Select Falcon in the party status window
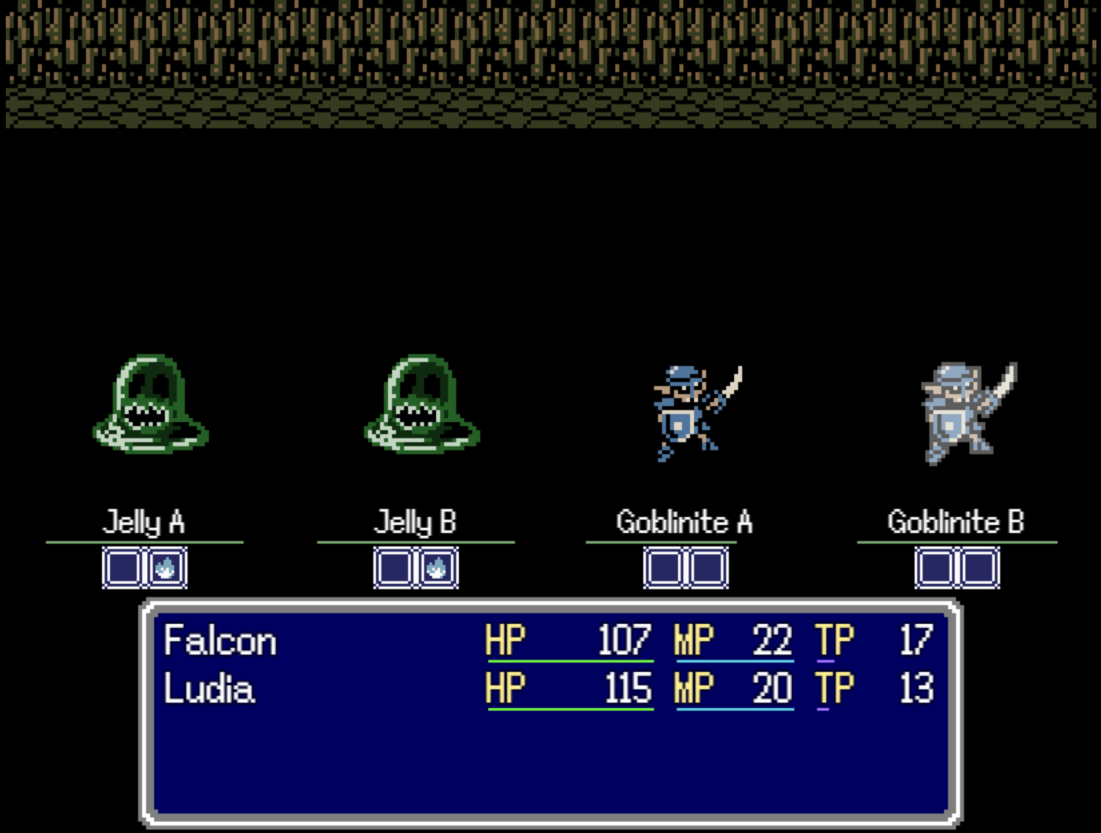The height and width of the screenshot is (833, 1101). pyautogui.click(x=220, y=641)
